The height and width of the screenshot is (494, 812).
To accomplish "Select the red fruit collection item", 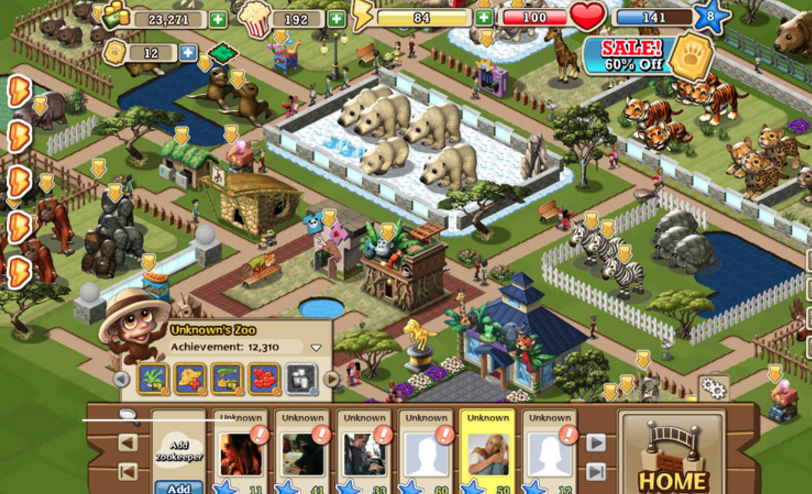I will pos(264,378).
